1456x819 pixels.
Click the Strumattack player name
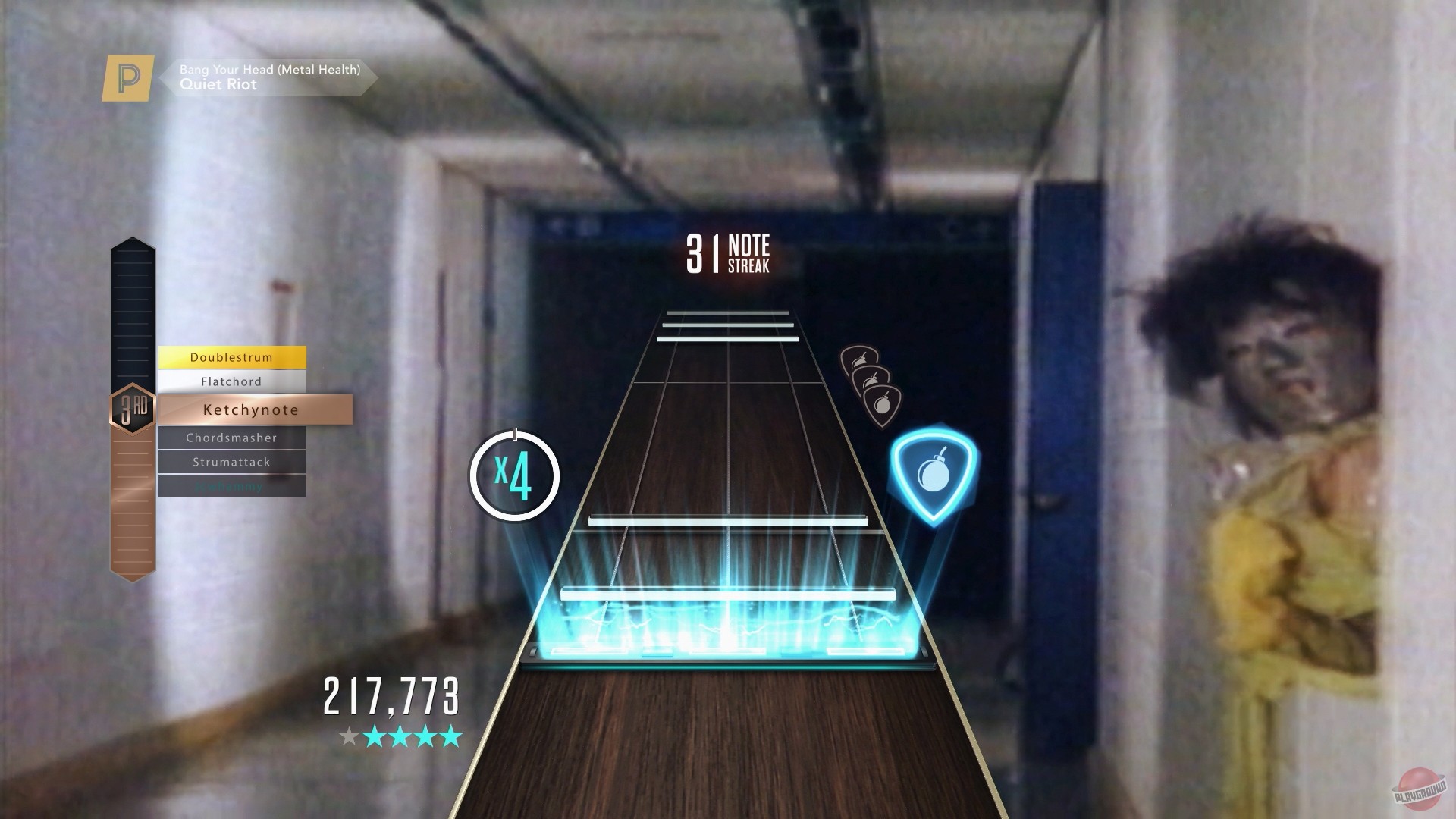click(x=230, y=462)
